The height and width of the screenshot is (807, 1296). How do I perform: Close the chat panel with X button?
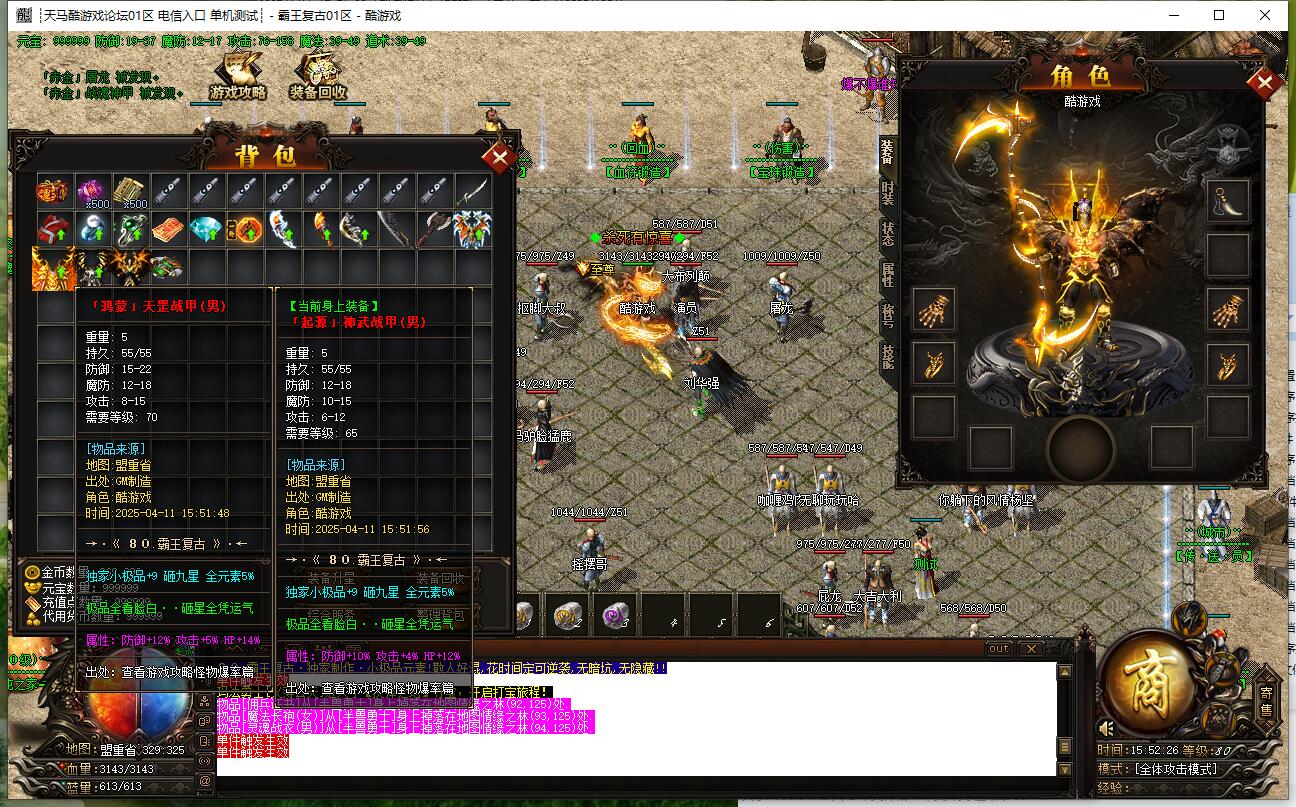[1031, 649]
